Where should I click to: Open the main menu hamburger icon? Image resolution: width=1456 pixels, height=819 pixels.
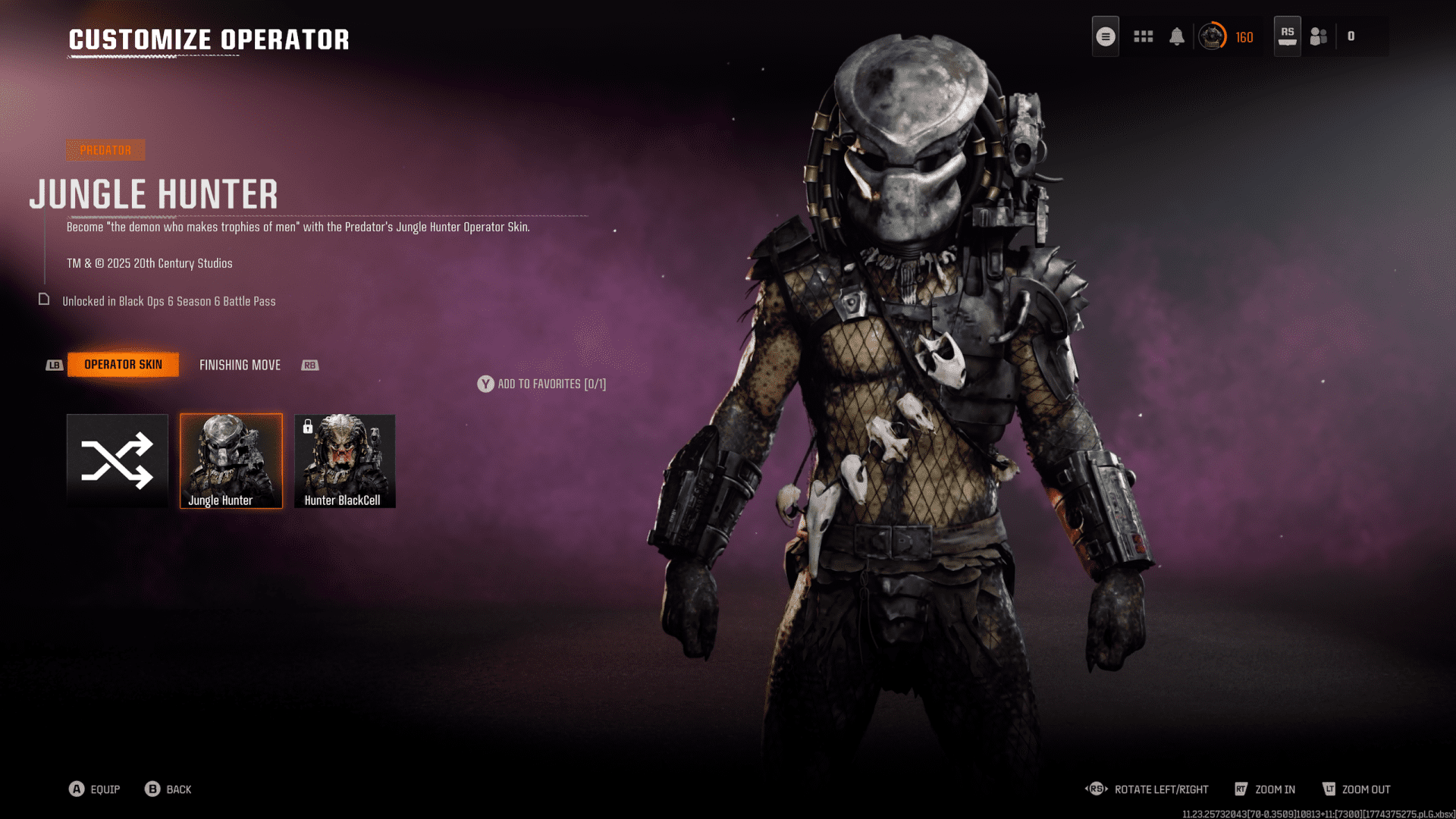(x=1106, y=36)
